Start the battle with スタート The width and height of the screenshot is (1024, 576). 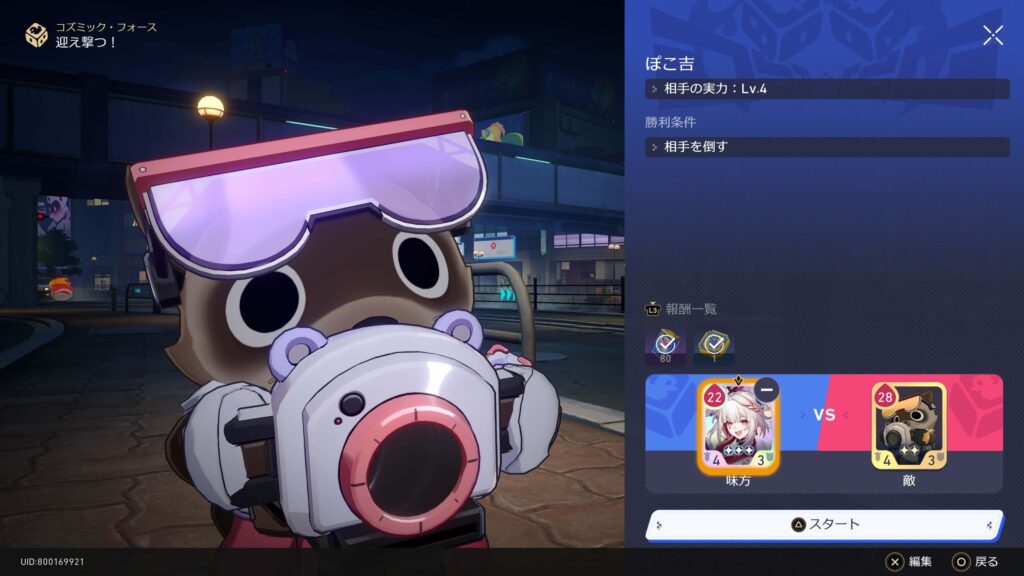825,524
